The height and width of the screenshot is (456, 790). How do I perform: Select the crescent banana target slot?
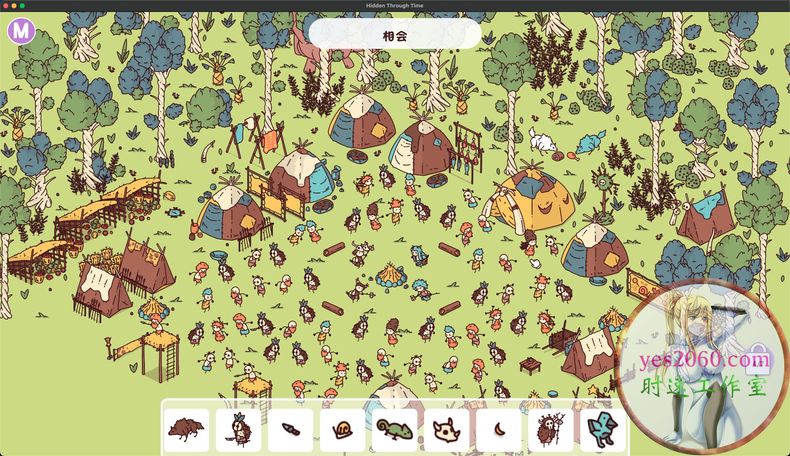click(x=498, y=430)
